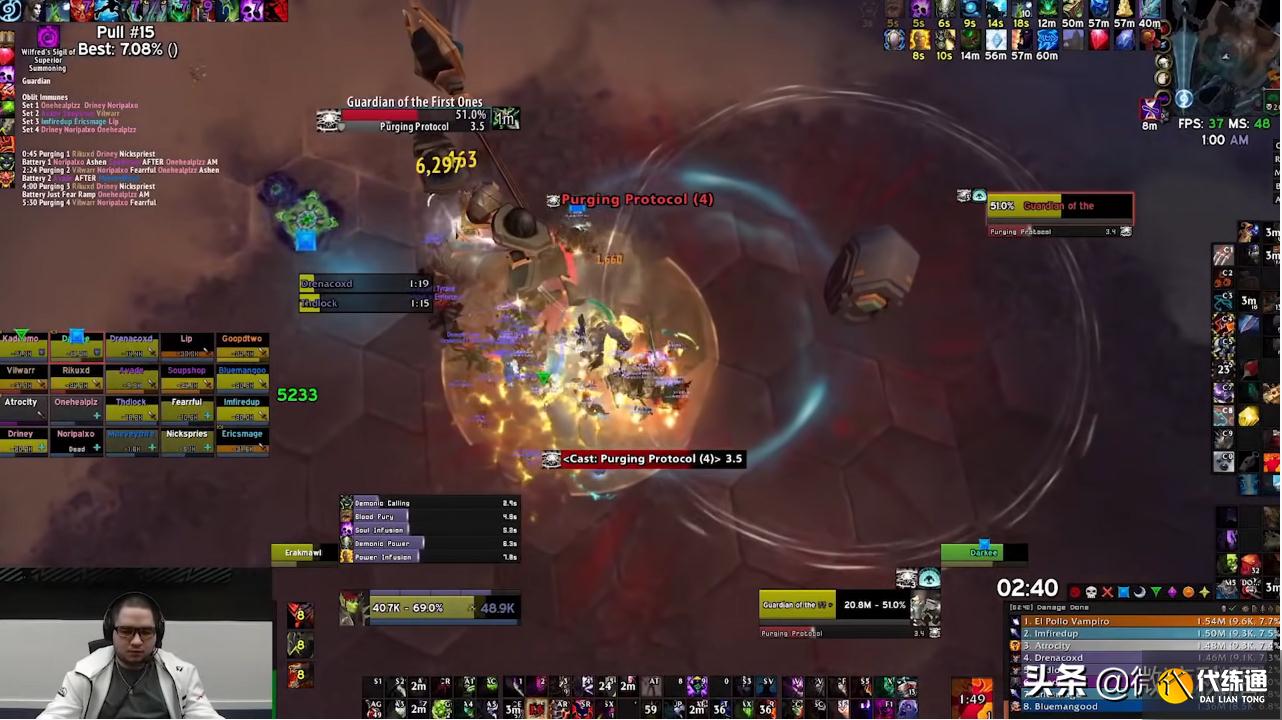This screenshot has height=720, width=1282.
Task: Pick the yellow star world marker
Action: pyautogui.click(x=1205, y=592)
